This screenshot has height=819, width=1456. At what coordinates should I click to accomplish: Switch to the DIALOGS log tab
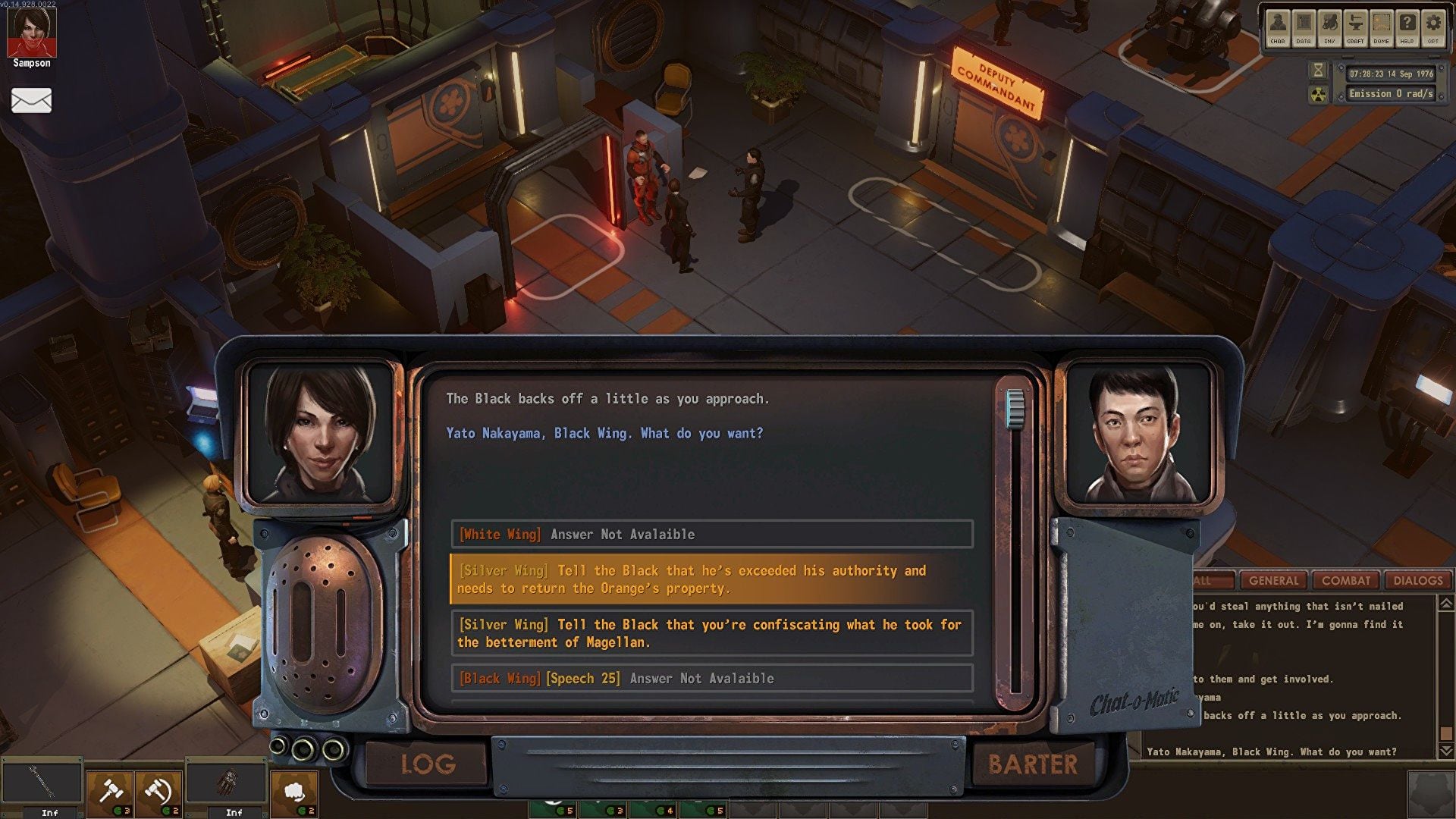click(1417, 581)
